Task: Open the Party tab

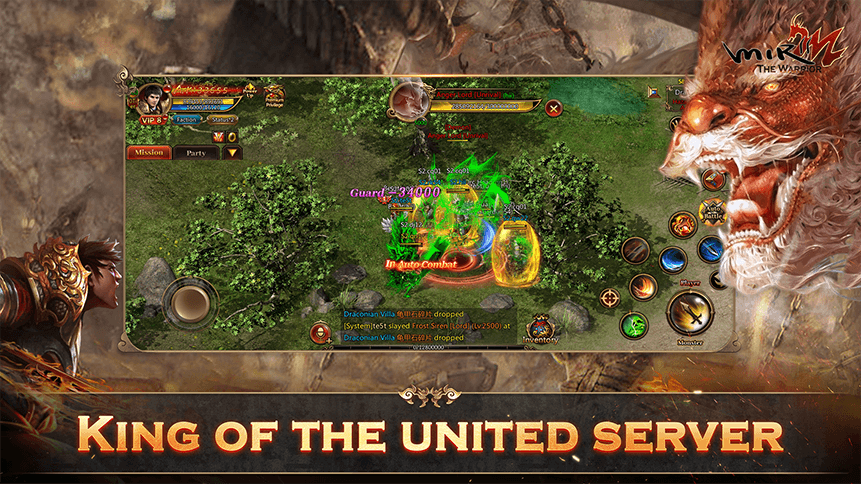Action: [196, 153]
